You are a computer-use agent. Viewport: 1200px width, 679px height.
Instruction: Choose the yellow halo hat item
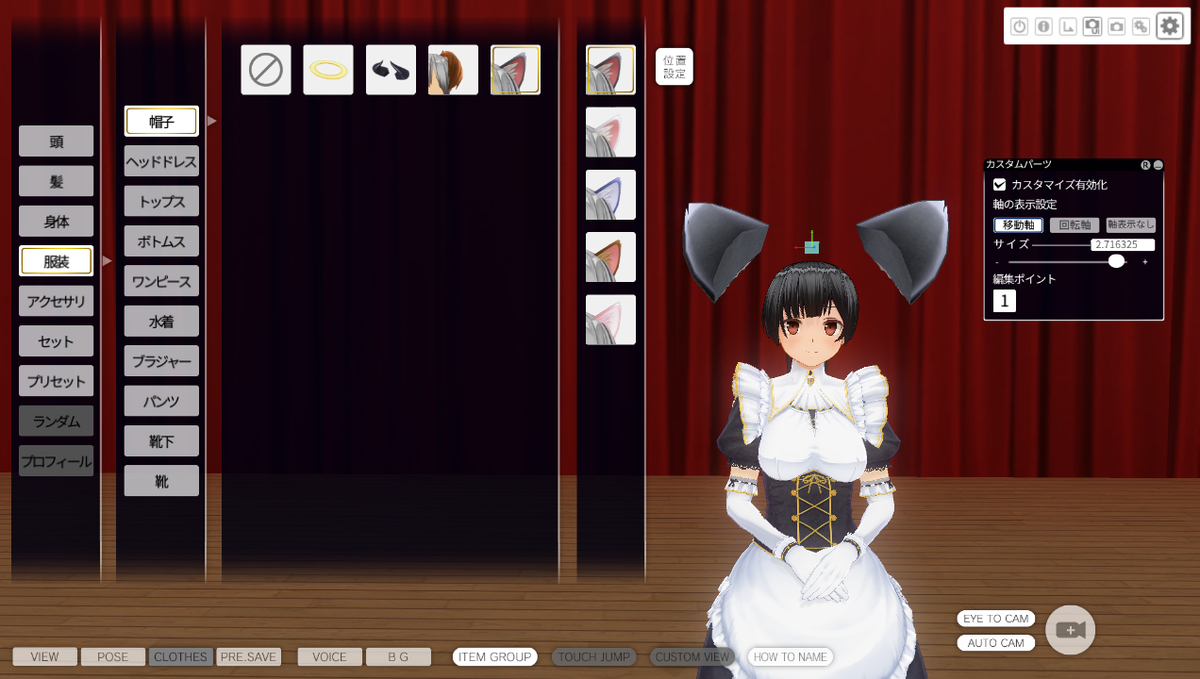pos(328,70)
